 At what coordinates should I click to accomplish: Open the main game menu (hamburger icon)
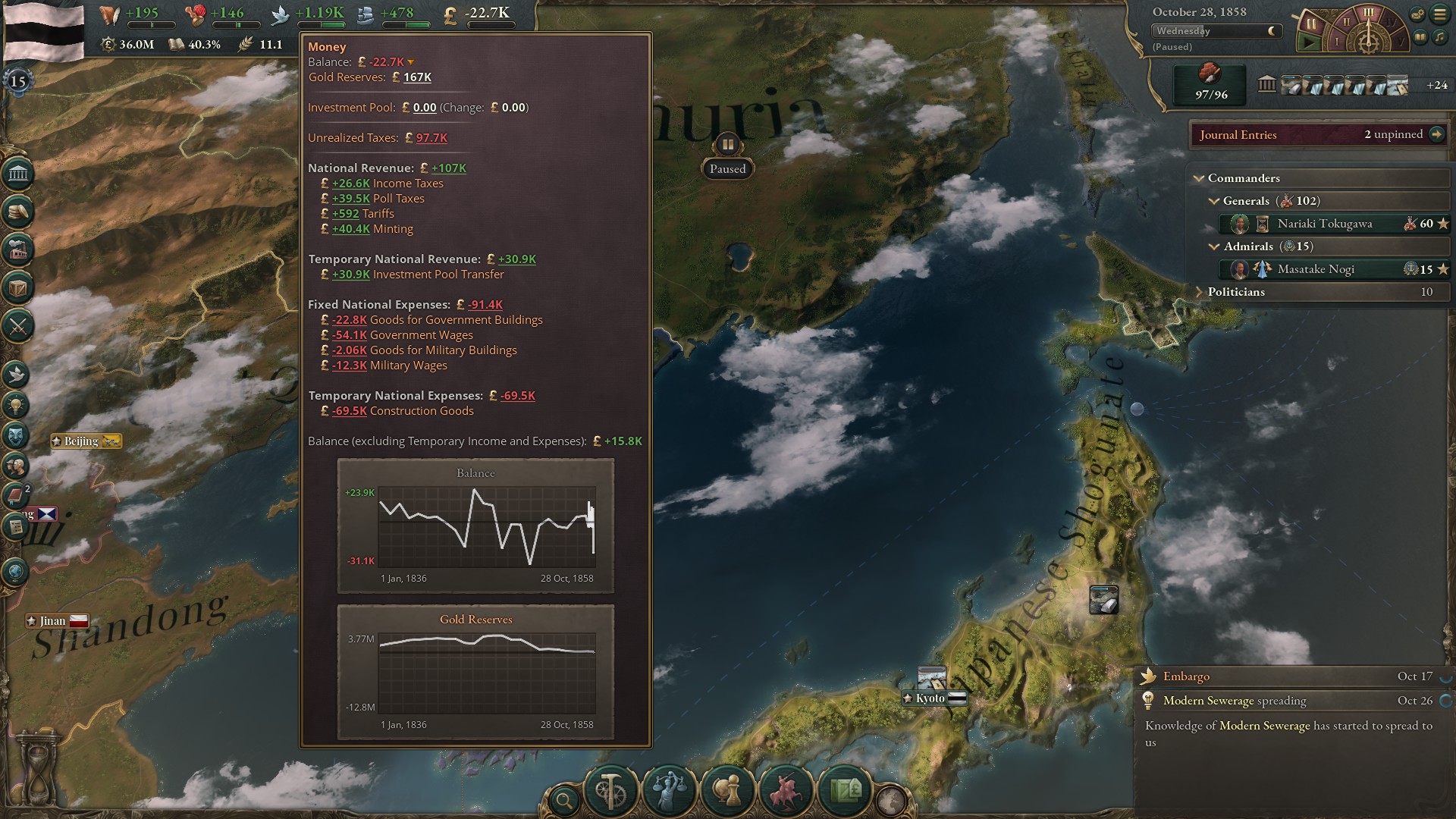1441,14
